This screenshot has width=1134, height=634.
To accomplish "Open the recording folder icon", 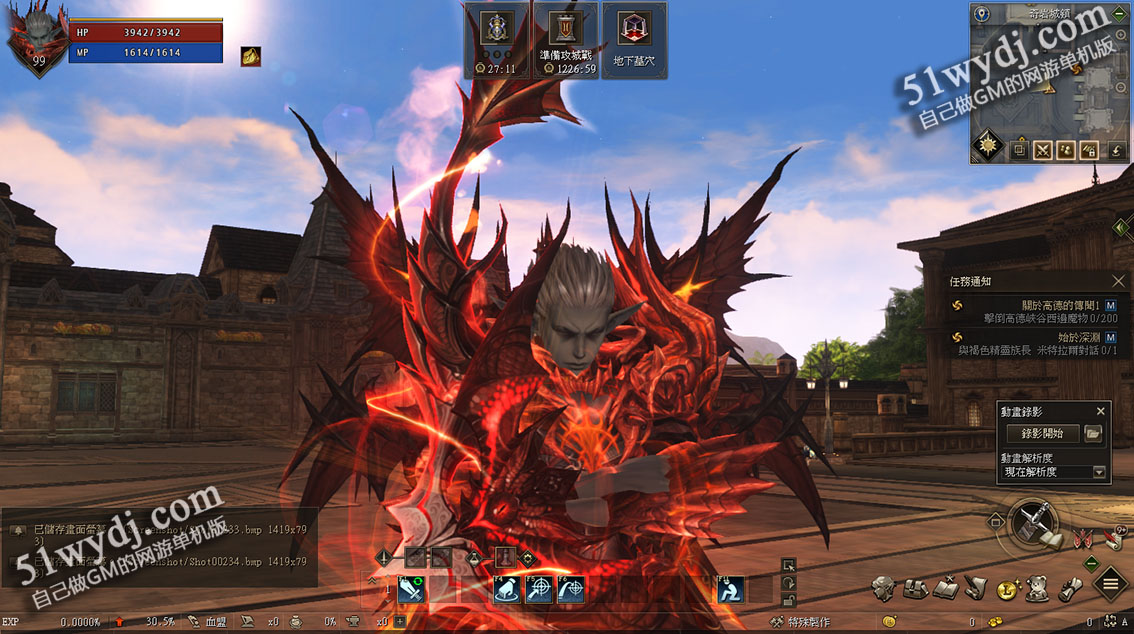I will [x=1093, y=434].
